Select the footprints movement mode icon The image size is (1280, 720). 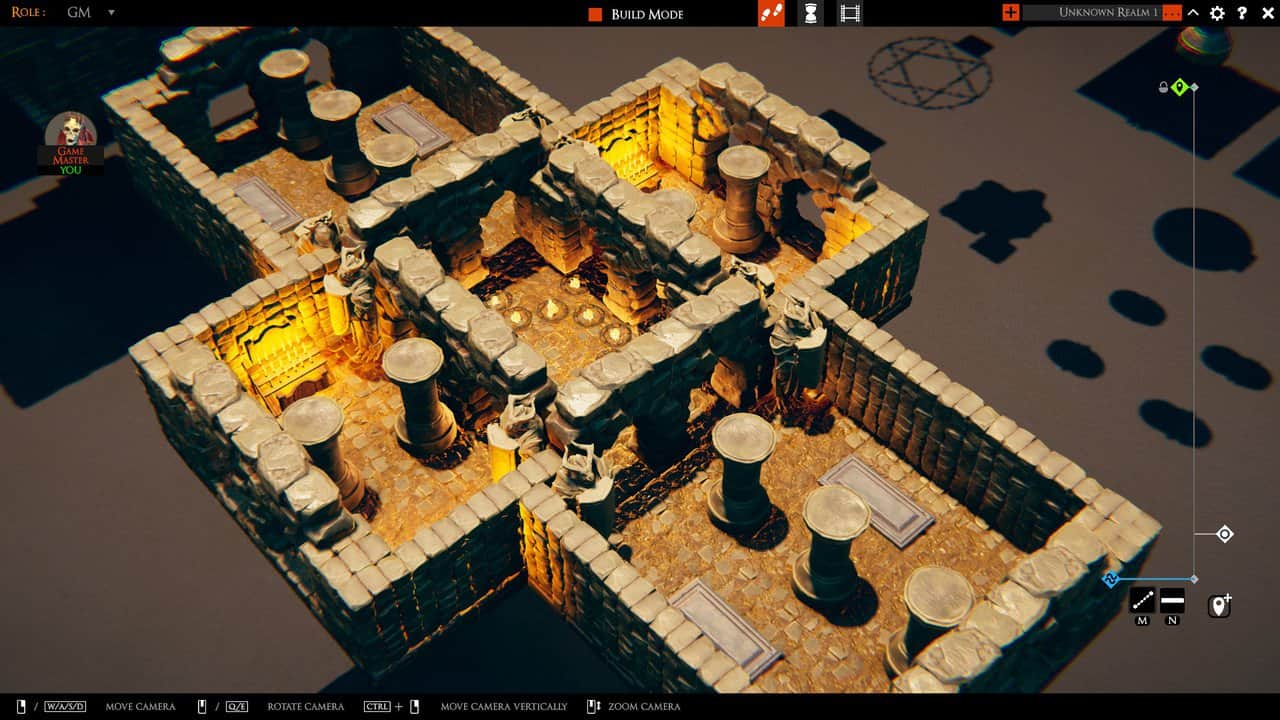coord(771,13)
